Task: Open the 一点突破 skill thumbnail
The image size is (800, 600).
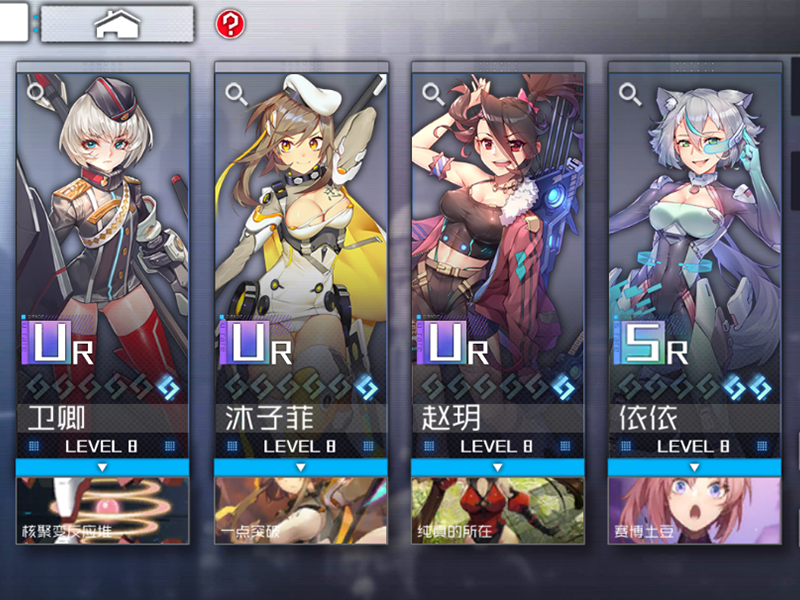Action: pos(300,510)
